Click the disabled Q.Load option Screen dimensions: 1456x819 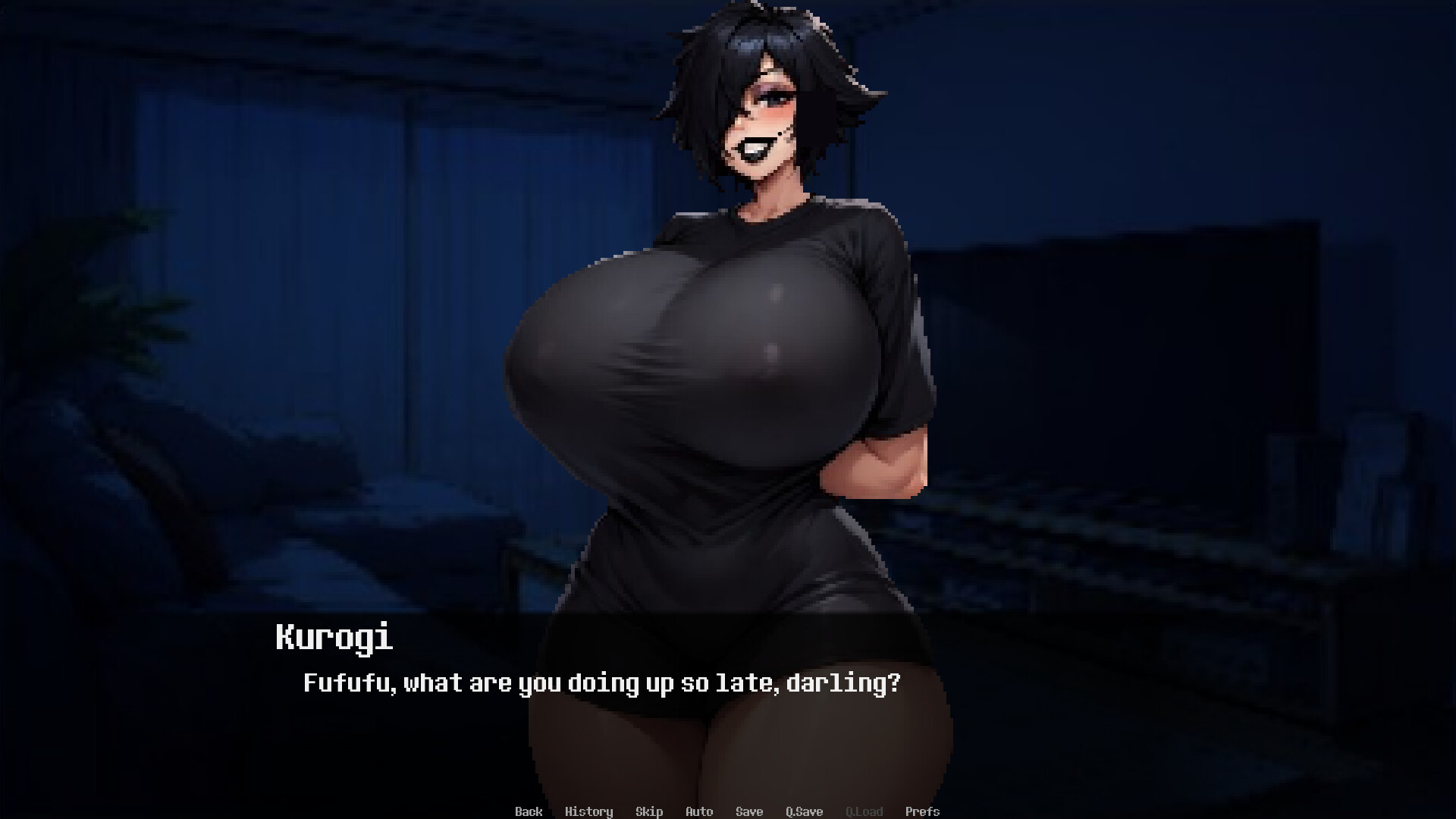(x=864, y=811)
